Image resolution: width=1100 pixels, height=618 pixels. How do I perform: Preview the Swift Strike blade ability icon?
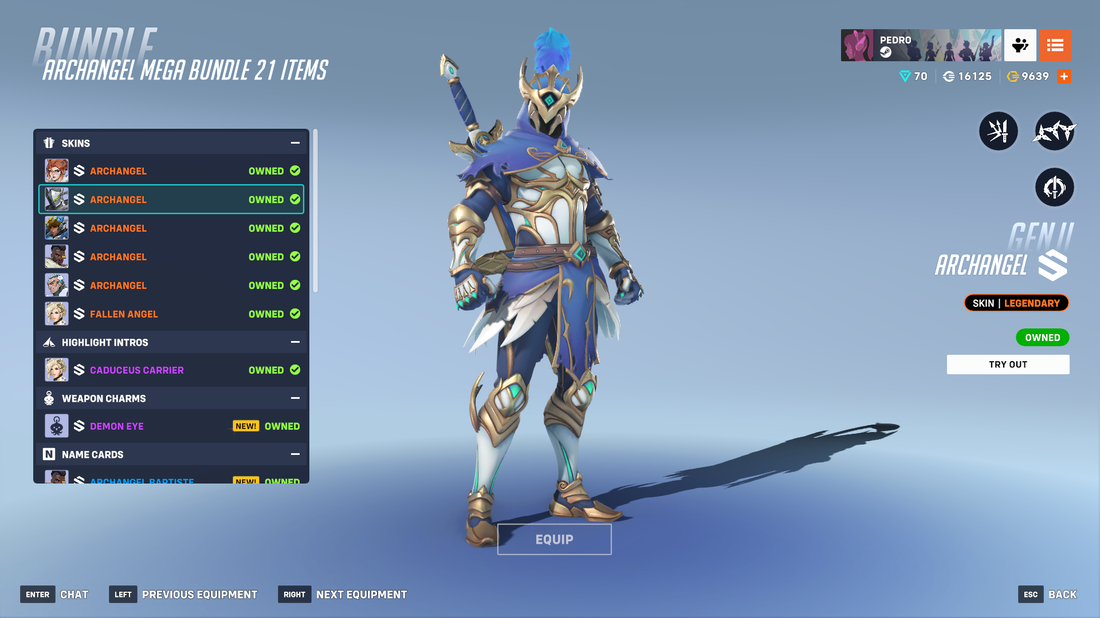pos(998,131)
